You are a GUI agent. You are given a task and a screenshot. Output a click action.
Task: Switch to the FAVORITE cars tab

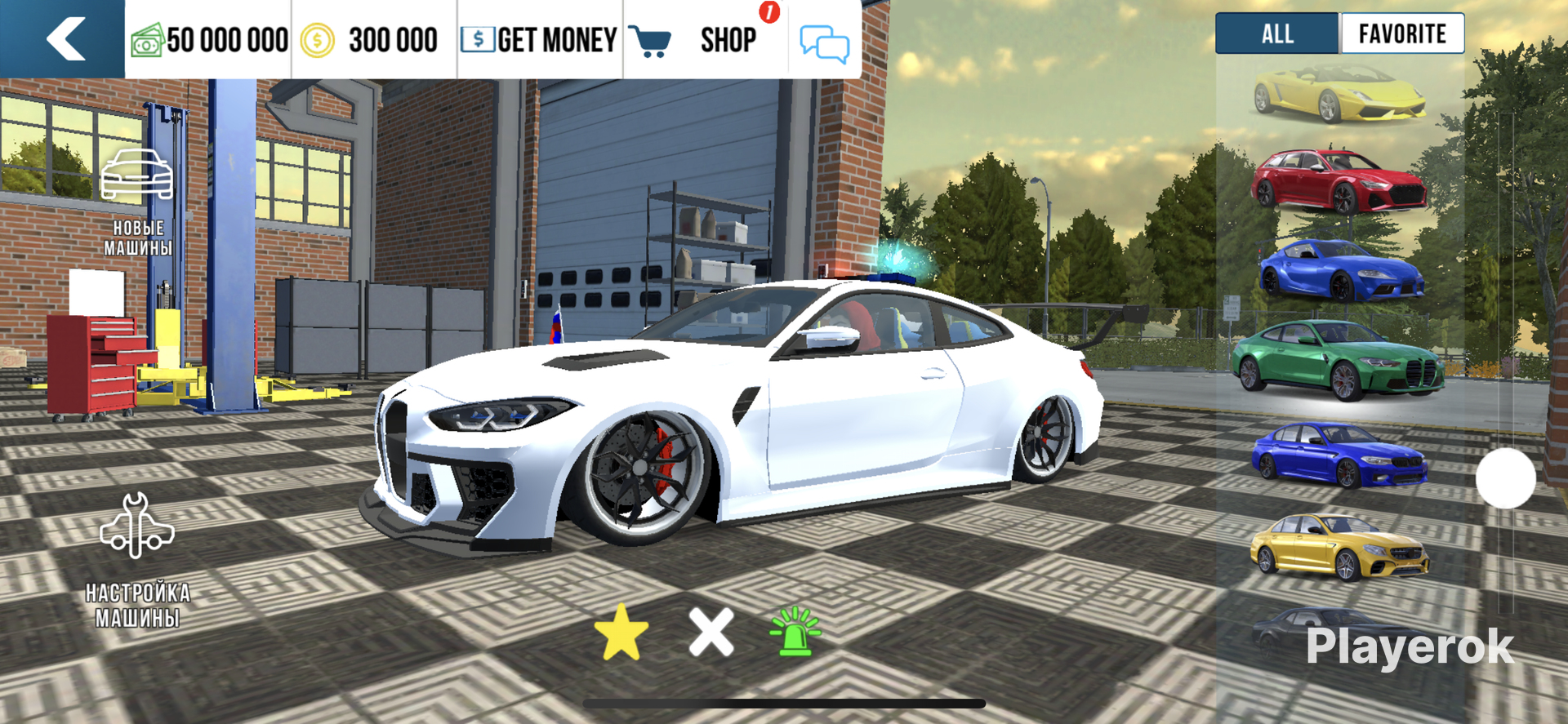[1402, 34]
